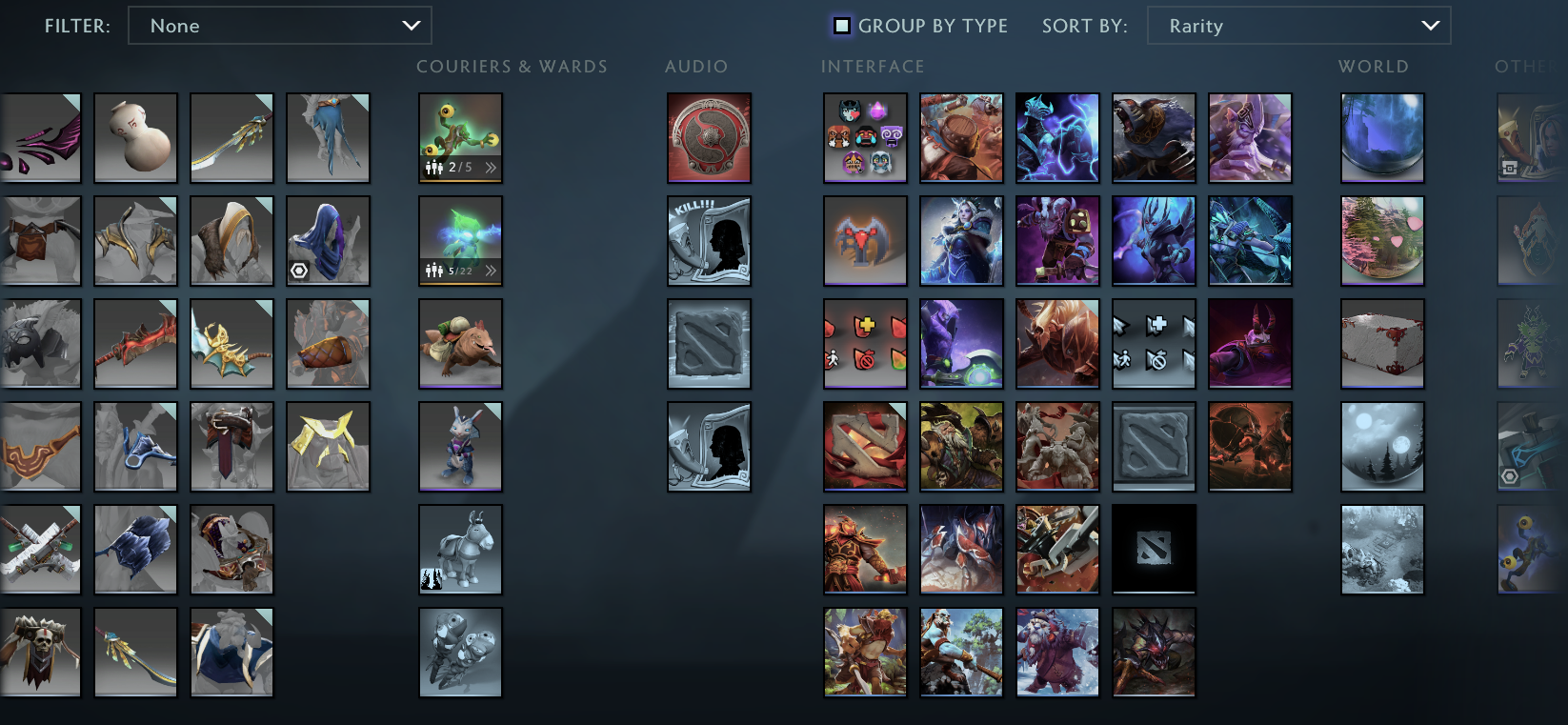Select the silhouette announcer icon under Audio
The height and width of the screenshot is (725, 1568).
click(709, 447)
